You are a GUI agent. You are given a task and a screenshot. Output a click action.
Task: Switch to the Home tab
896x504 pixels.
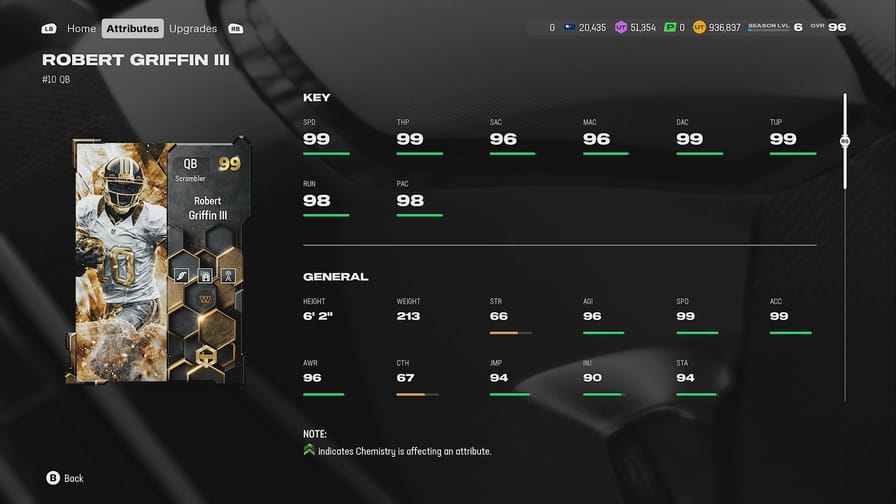coord(81,28)
